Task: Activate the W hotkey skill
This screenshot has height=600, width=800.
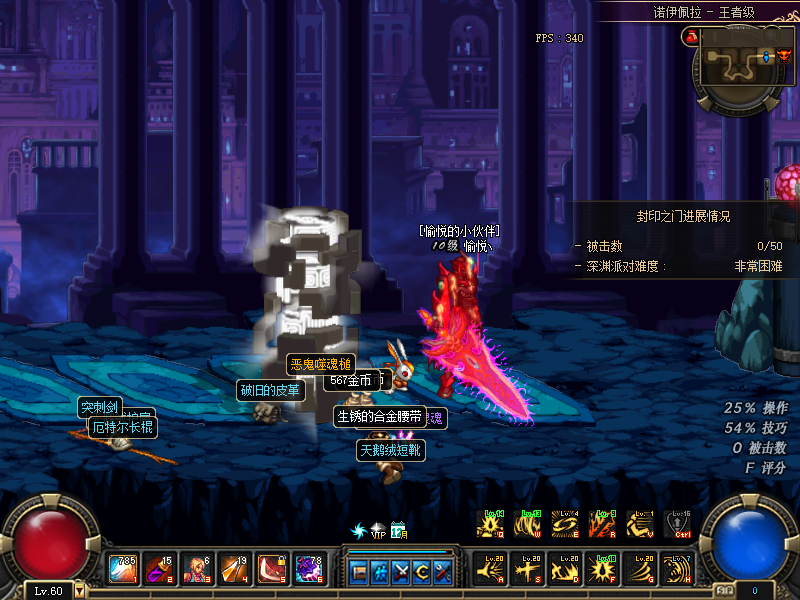Action: [x=527, y=524]
